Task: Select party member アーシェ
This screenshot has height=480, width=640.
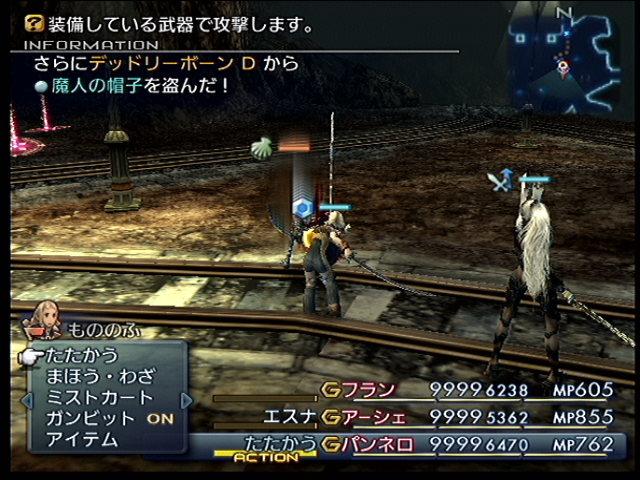Action: pos(377,417)
